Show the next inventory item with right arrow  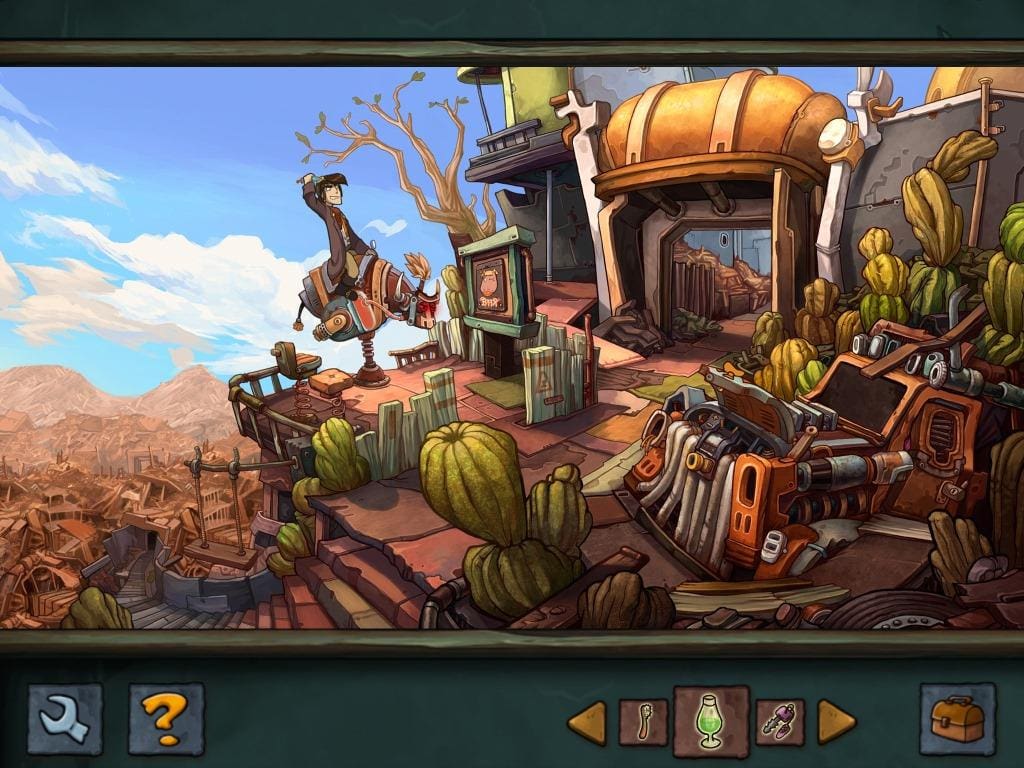(x=836, y=722)
